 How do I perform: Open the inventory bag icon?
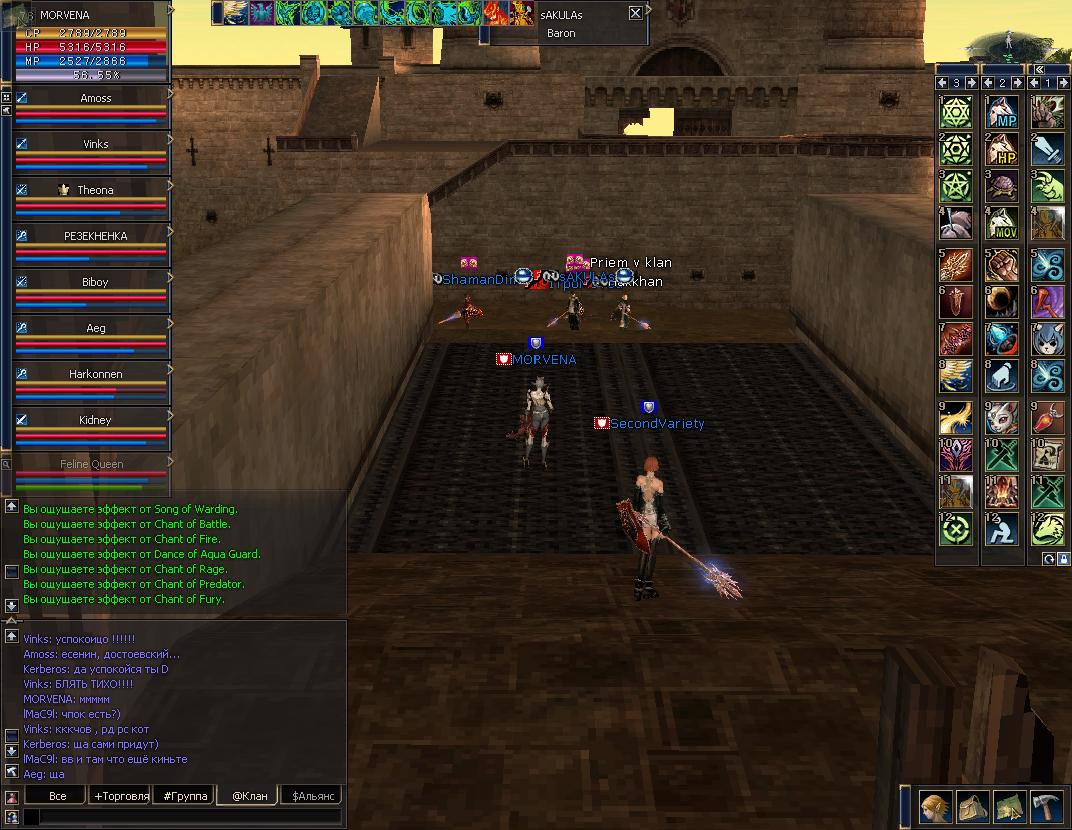[973, 806]
